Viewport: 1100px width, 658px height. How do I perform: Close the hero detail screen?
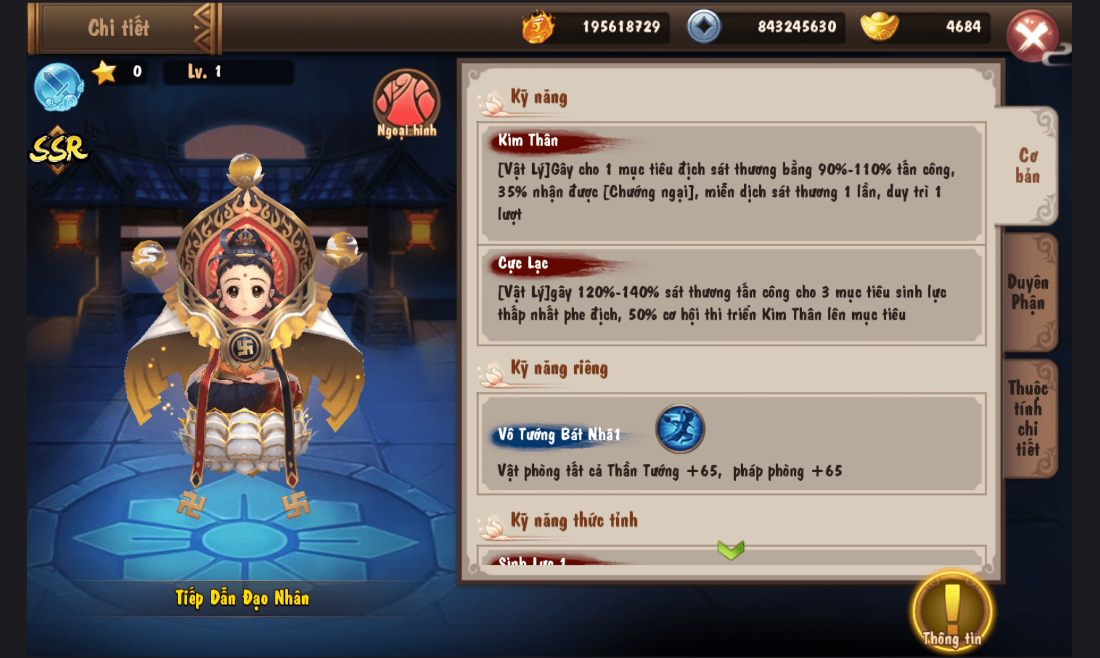(1032, 35)
